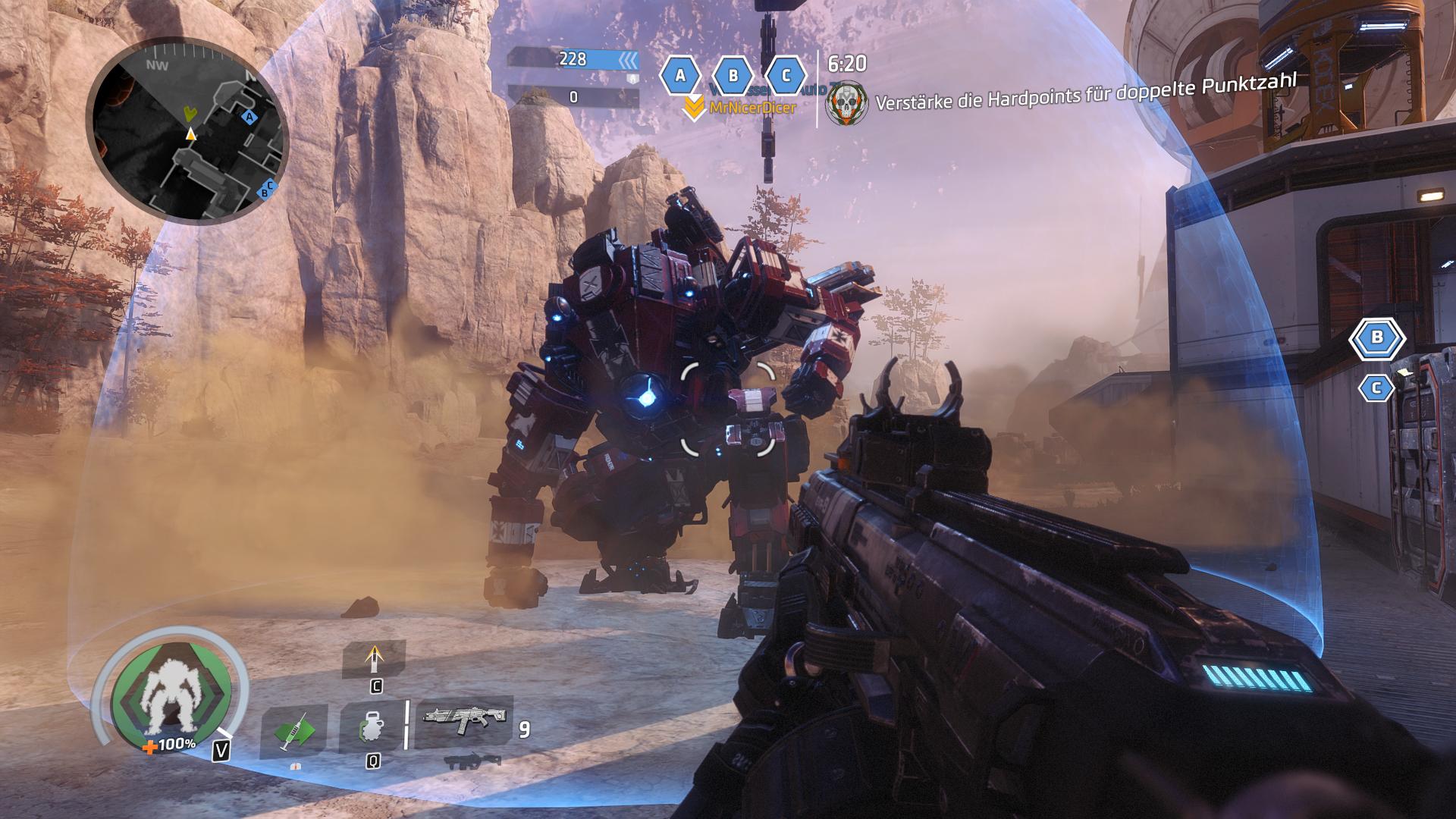Select hardpoint C hexagon in top score bar
The height and width of the screenshot is (819, 1456).
coord(786,76)
